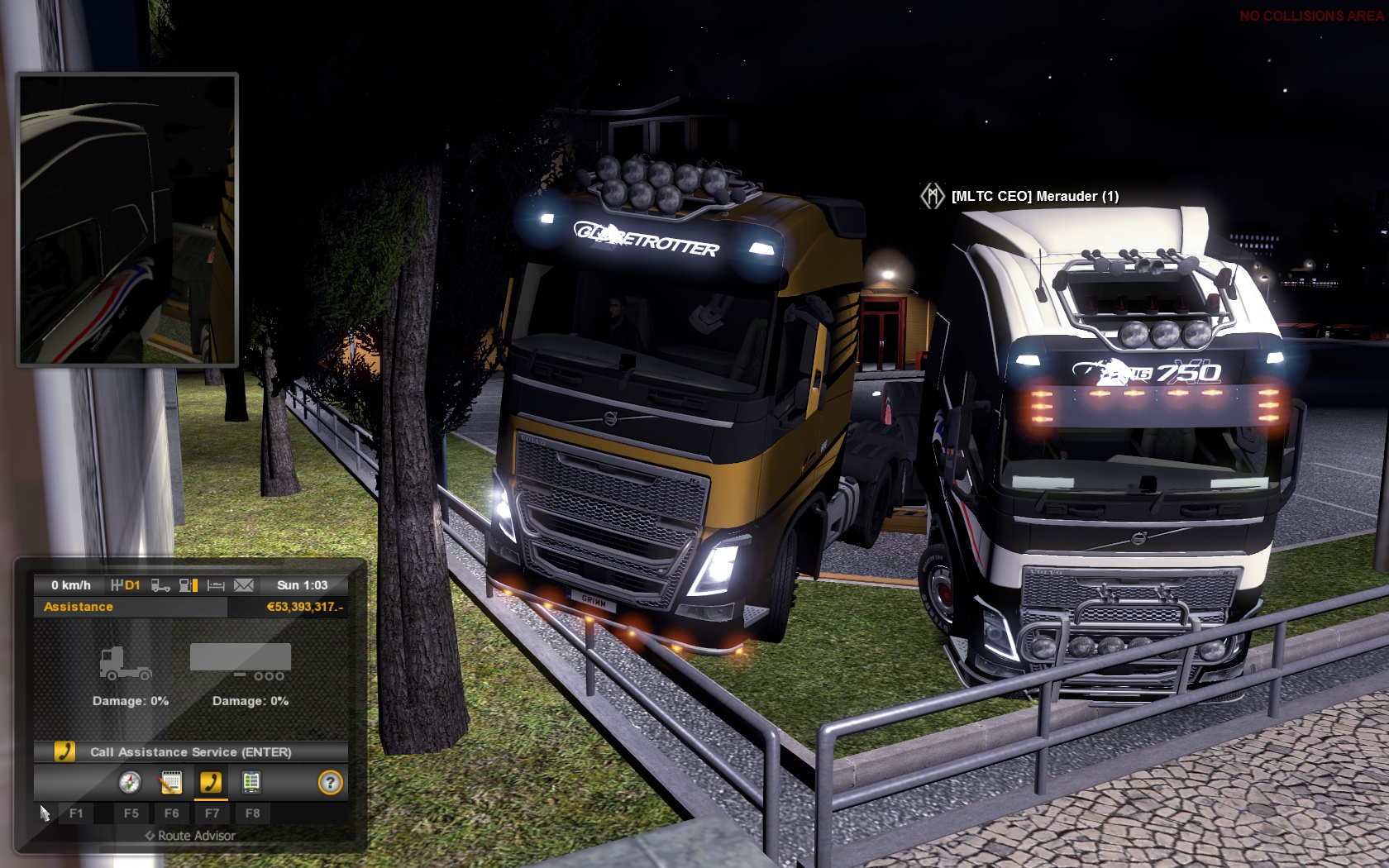Click the truck damage status icon
This screenshot has height=868, width=1389.
pos(125,662)
